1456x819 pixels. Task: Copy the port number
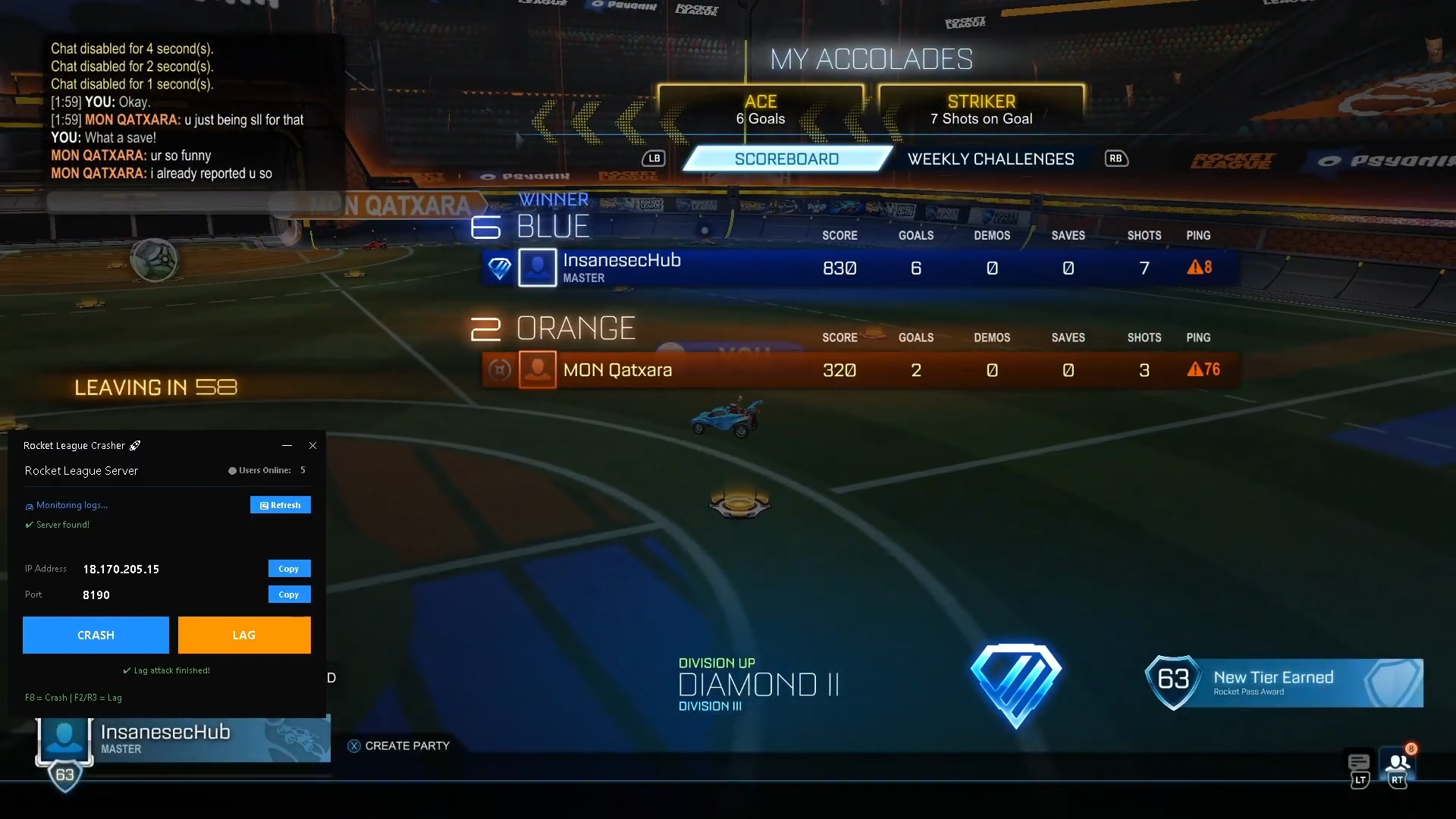289,595
